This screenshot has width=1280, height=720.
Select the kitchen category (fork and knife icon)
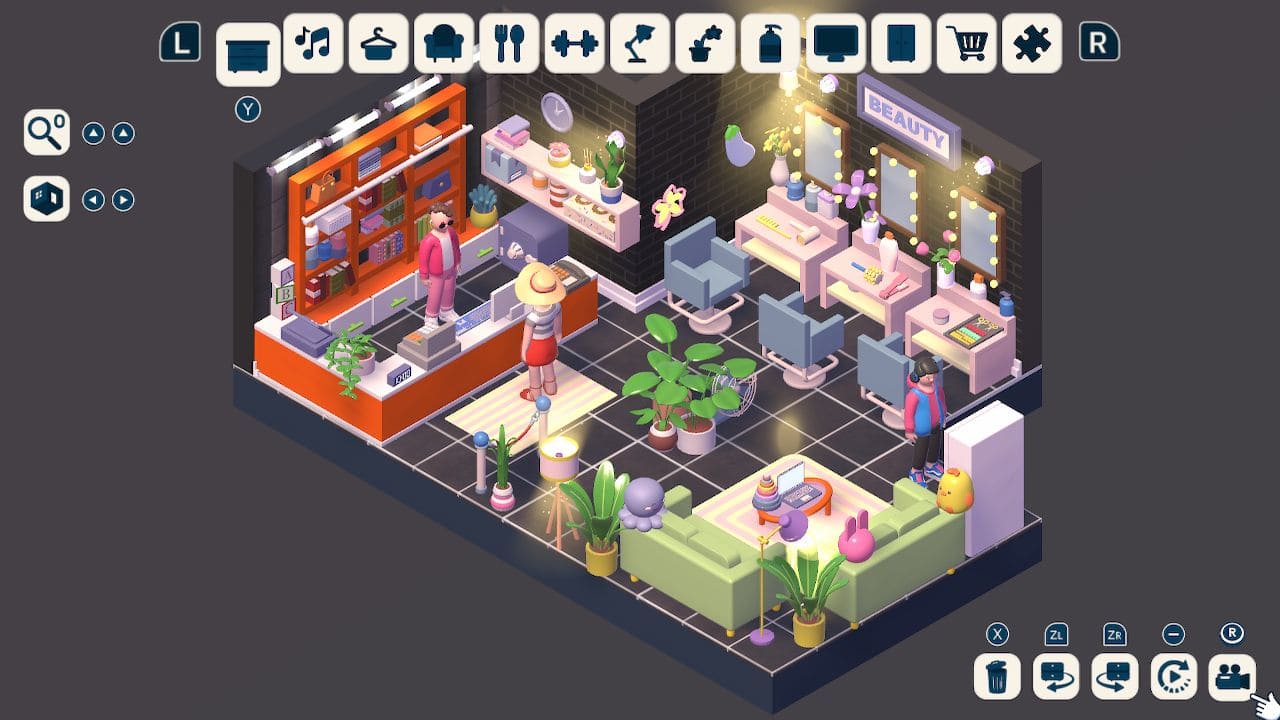[508, 43]
